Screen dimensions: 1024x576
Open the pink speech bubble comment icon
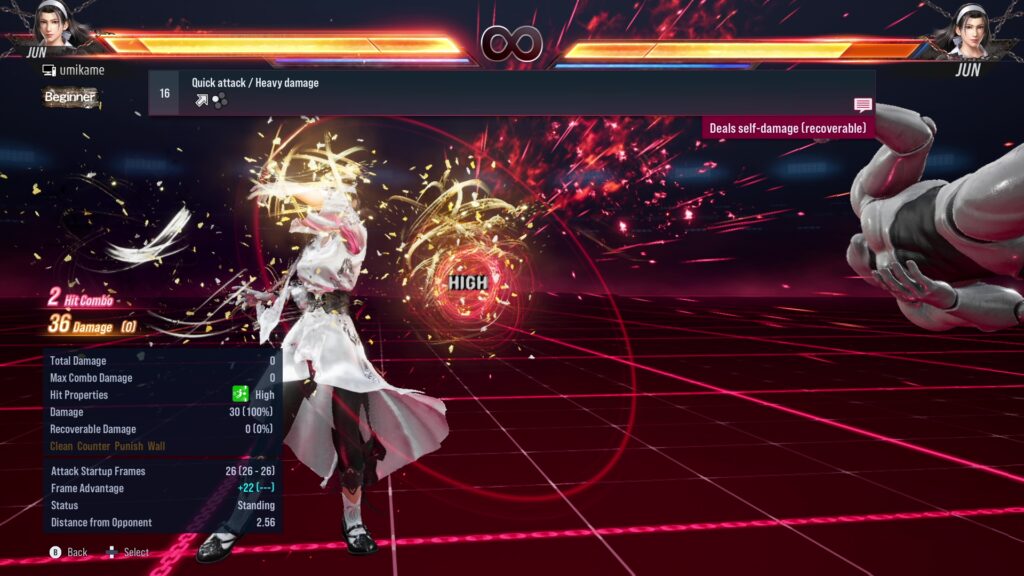pos(862,105)
